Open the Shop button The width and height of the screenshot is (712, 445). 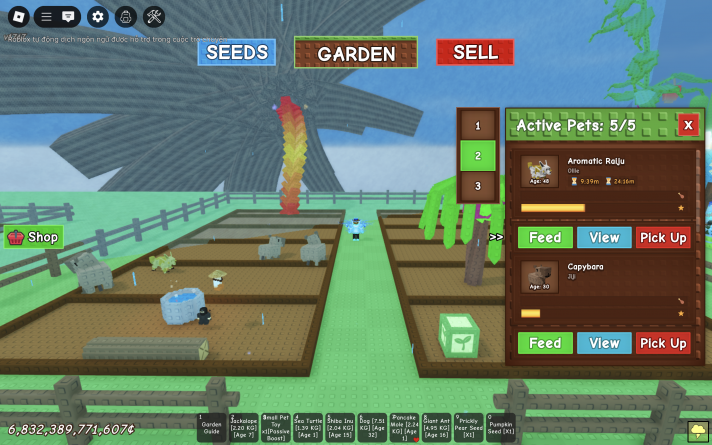coord(34,237)
